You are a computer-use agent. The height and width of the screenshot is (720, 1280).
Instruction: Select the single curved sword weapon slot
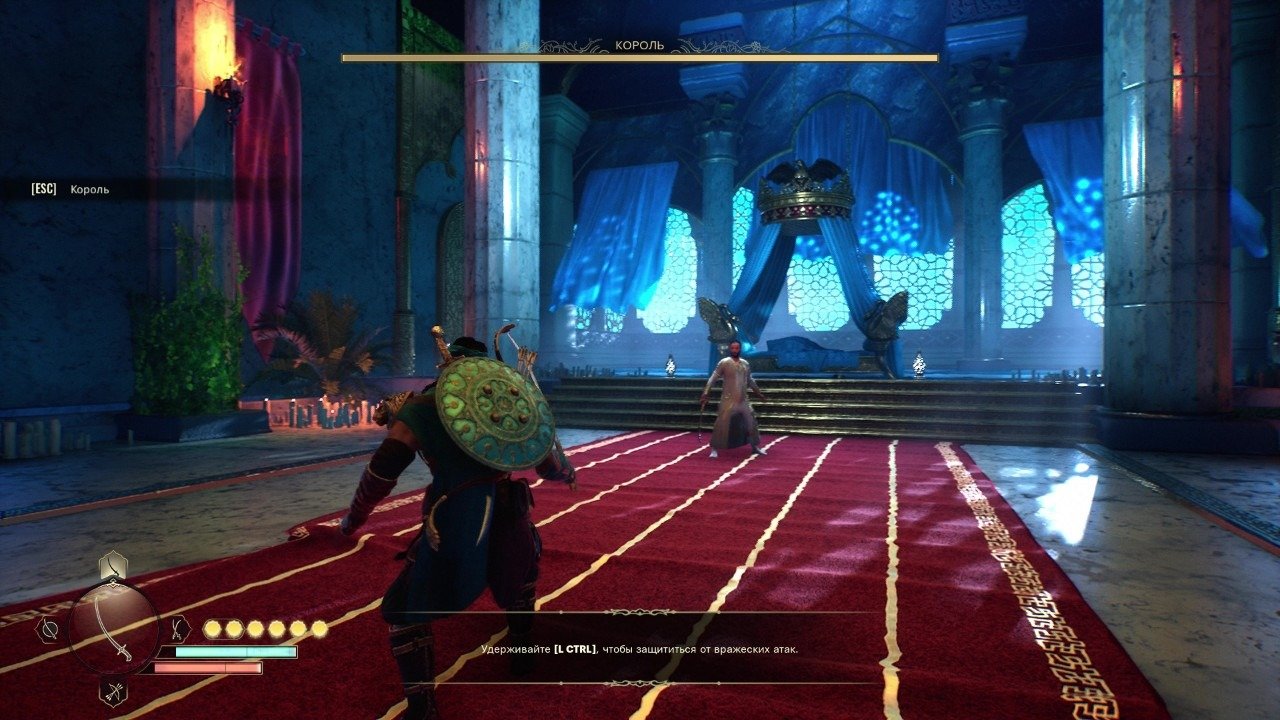pos(113,567)
